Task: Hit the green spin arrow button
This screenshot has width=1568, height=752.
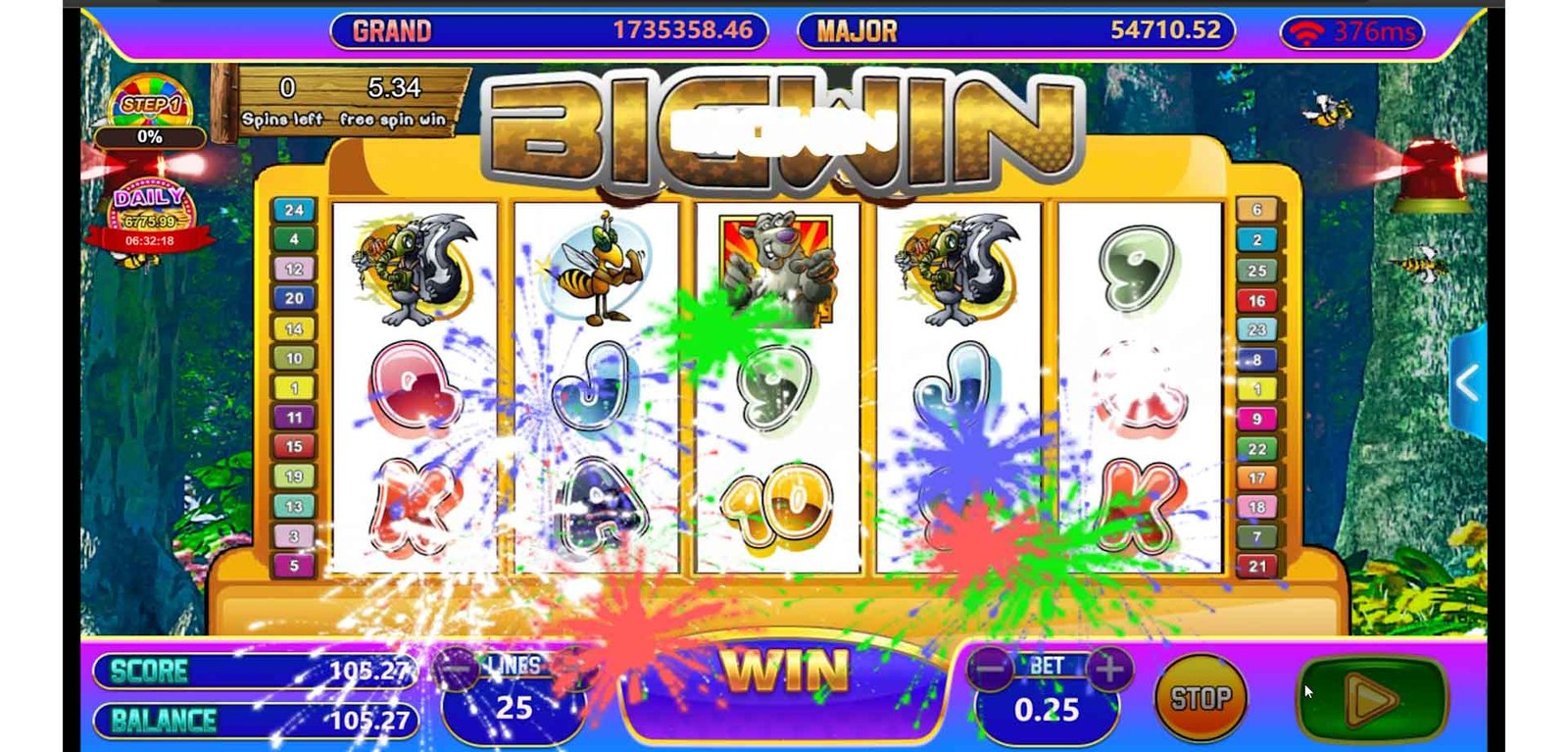Action: coord(1372,700)
